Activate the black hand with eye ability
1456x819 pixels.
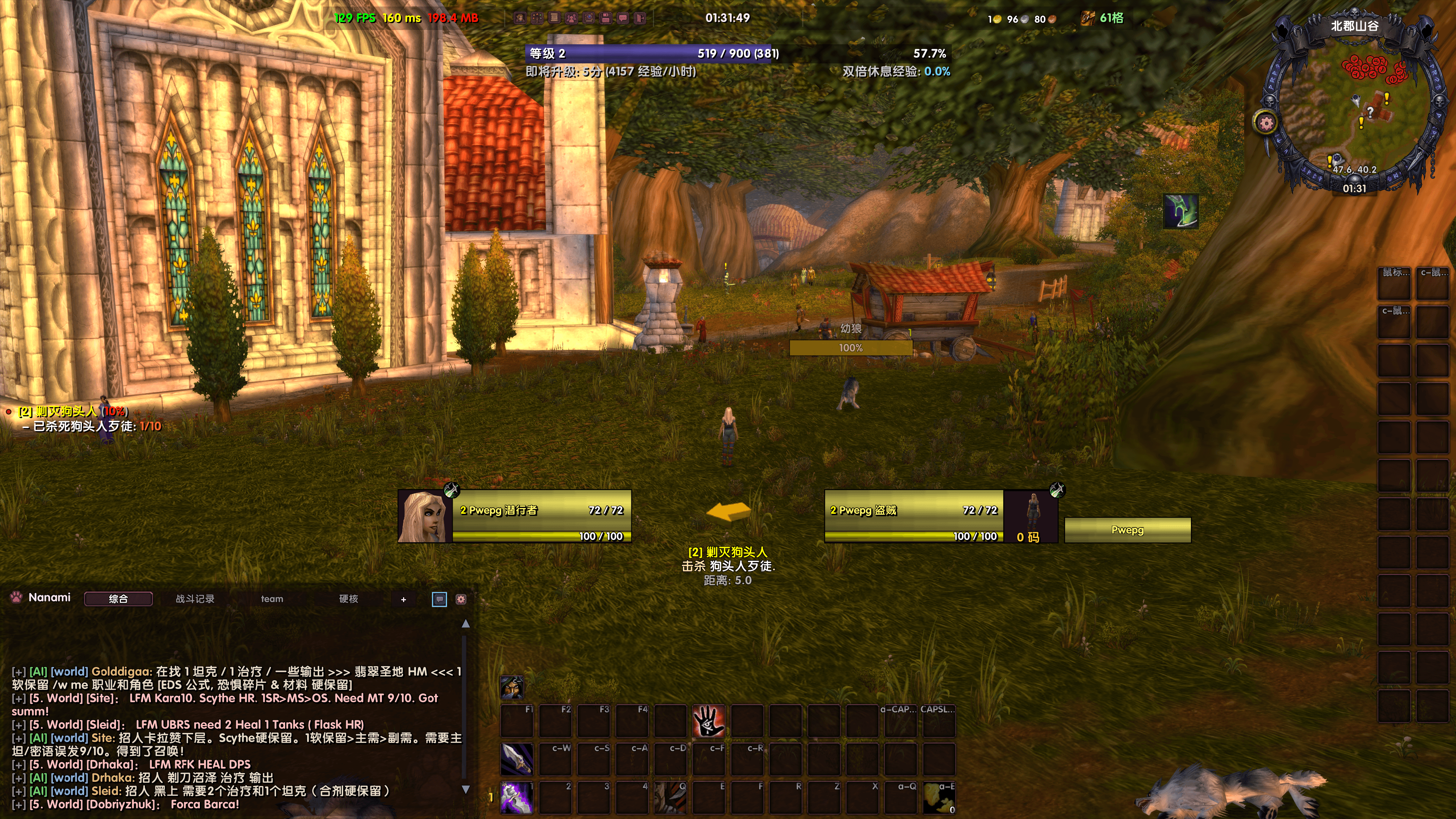click(x=708, y=721)
